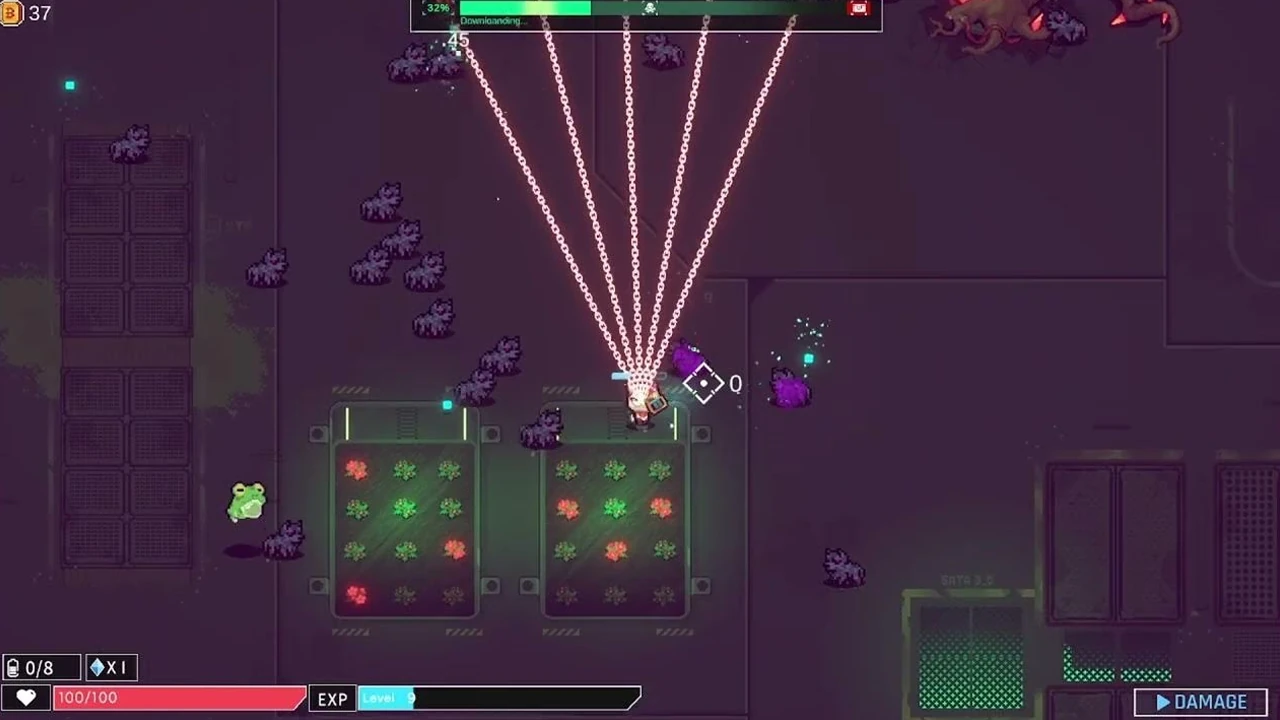Click the targeting crosshair showing 0
Image resolution: width=1280 pixels, height=720 pixels.
click(x=704, y=384)
